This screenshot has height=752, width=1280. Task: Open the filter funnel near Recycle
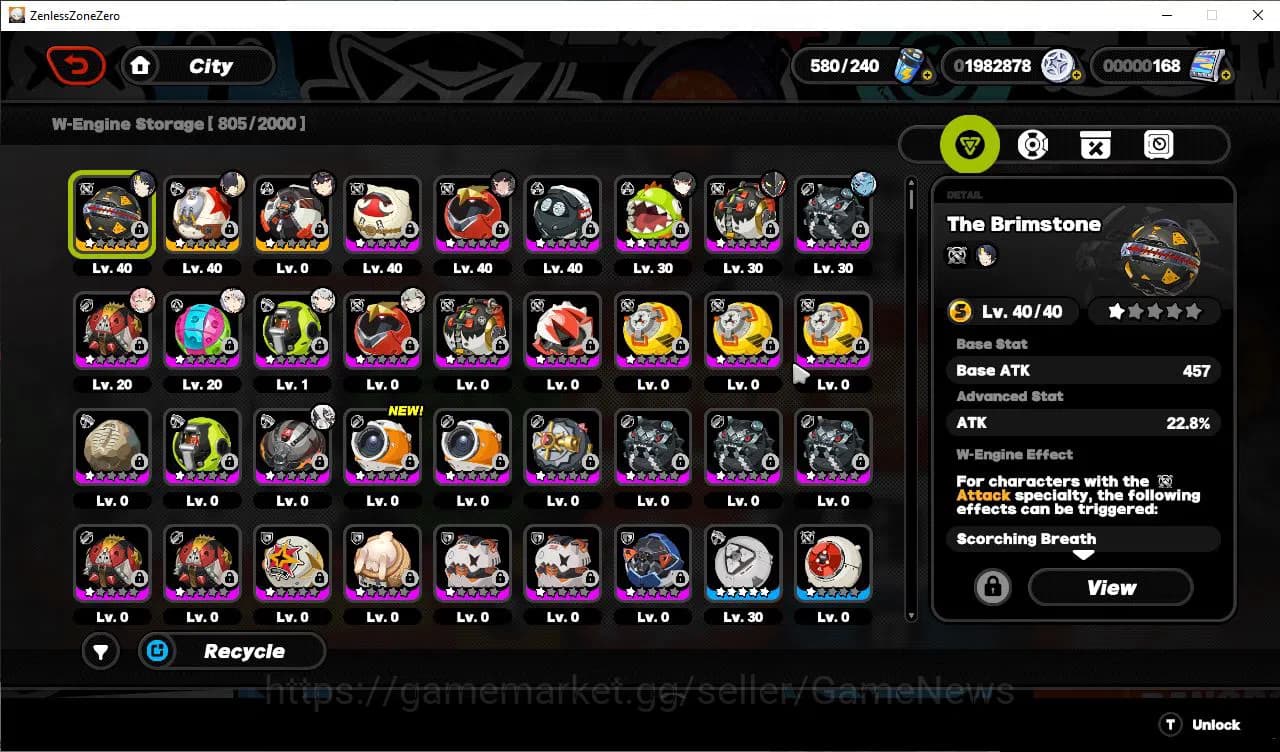coord(100,651)
